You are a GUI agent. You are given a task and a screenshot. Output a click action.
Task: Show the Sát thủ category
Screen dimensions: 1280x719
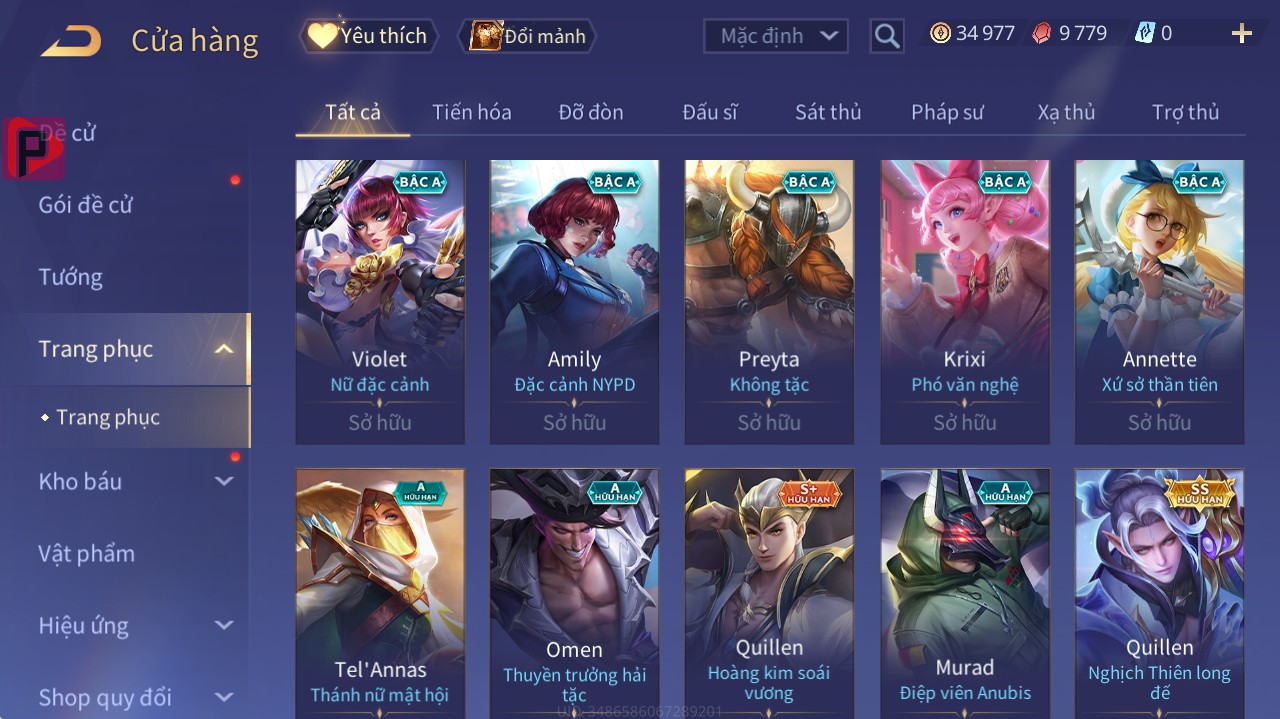point(828,112)
